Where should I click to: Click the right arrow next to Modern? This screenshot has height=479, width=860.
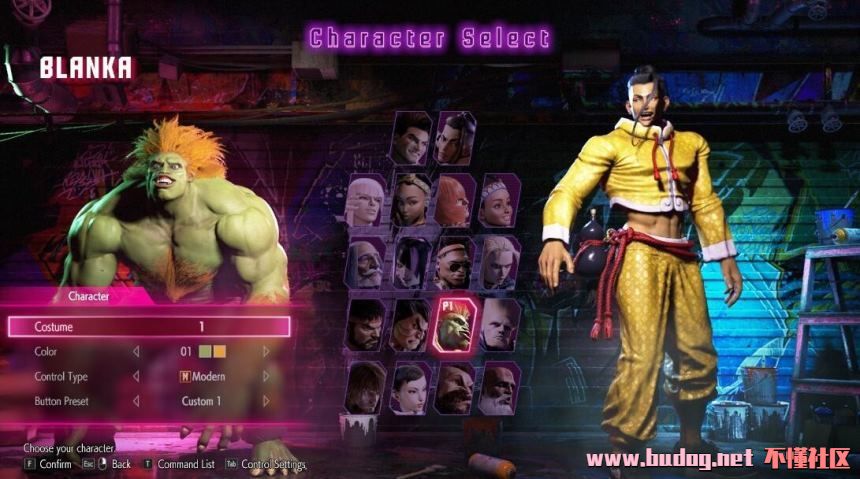(266, 377)
